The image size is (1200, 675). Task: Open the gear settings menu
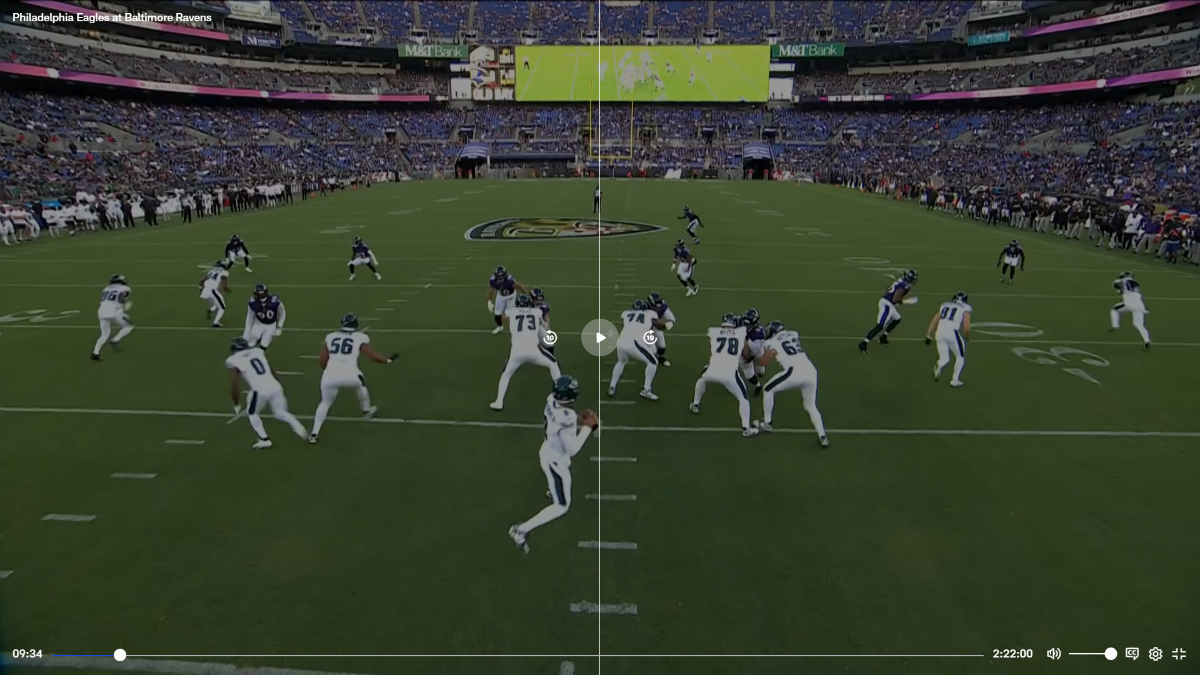[1155, 654]
